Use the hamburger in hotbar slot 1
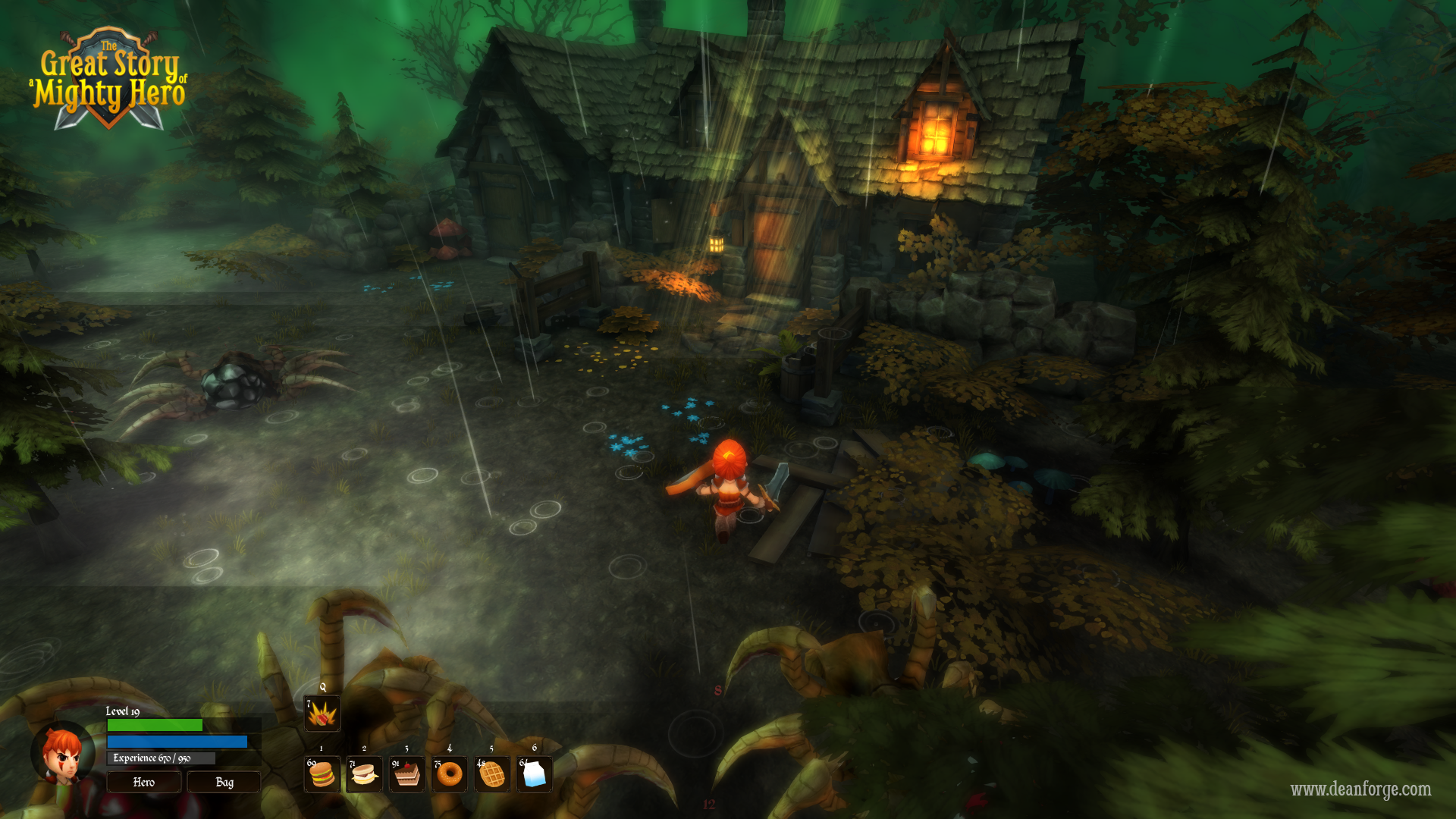 click(322, 774)
